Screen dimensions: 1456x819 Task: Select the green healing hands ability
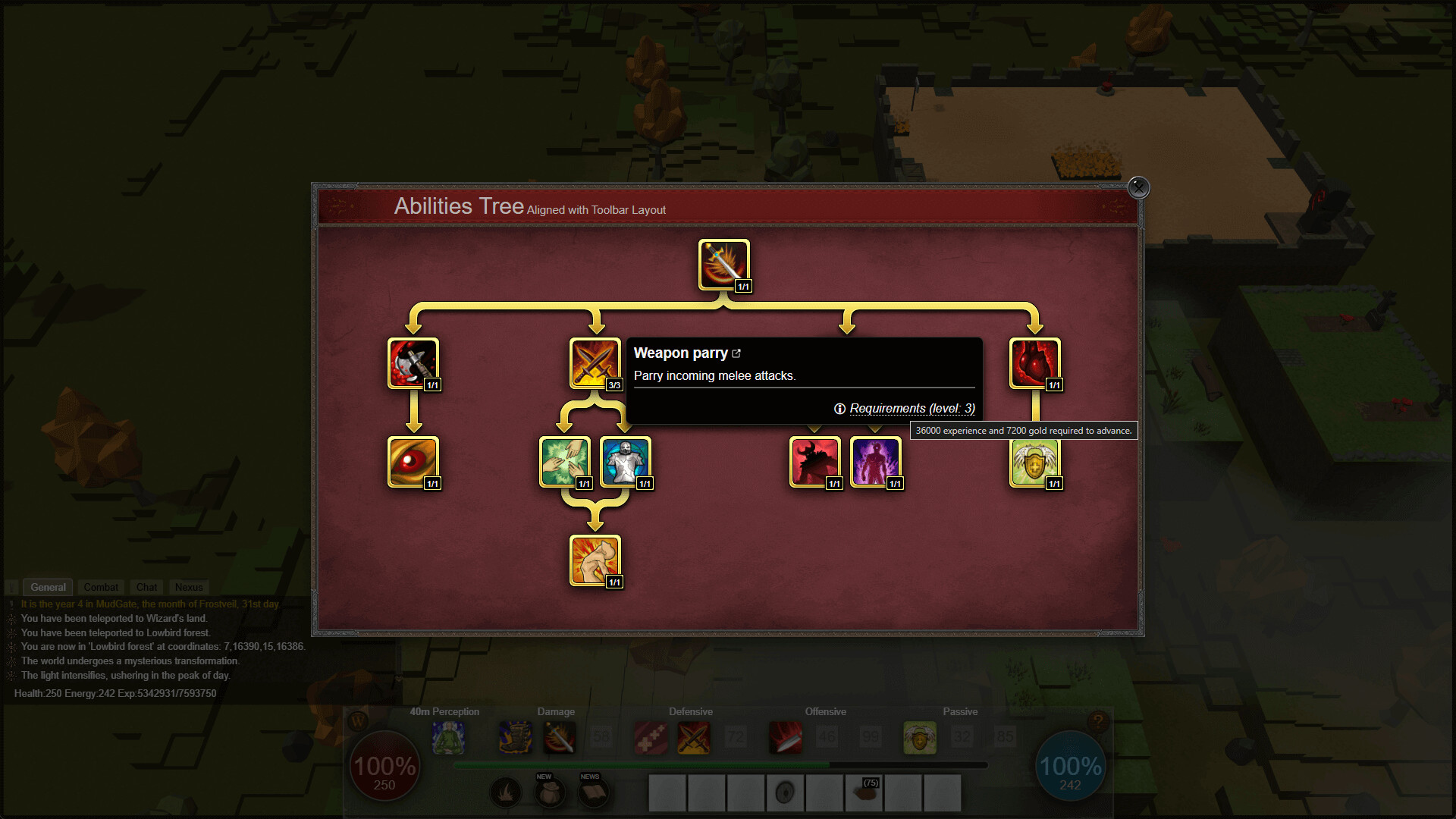[564, 461]
